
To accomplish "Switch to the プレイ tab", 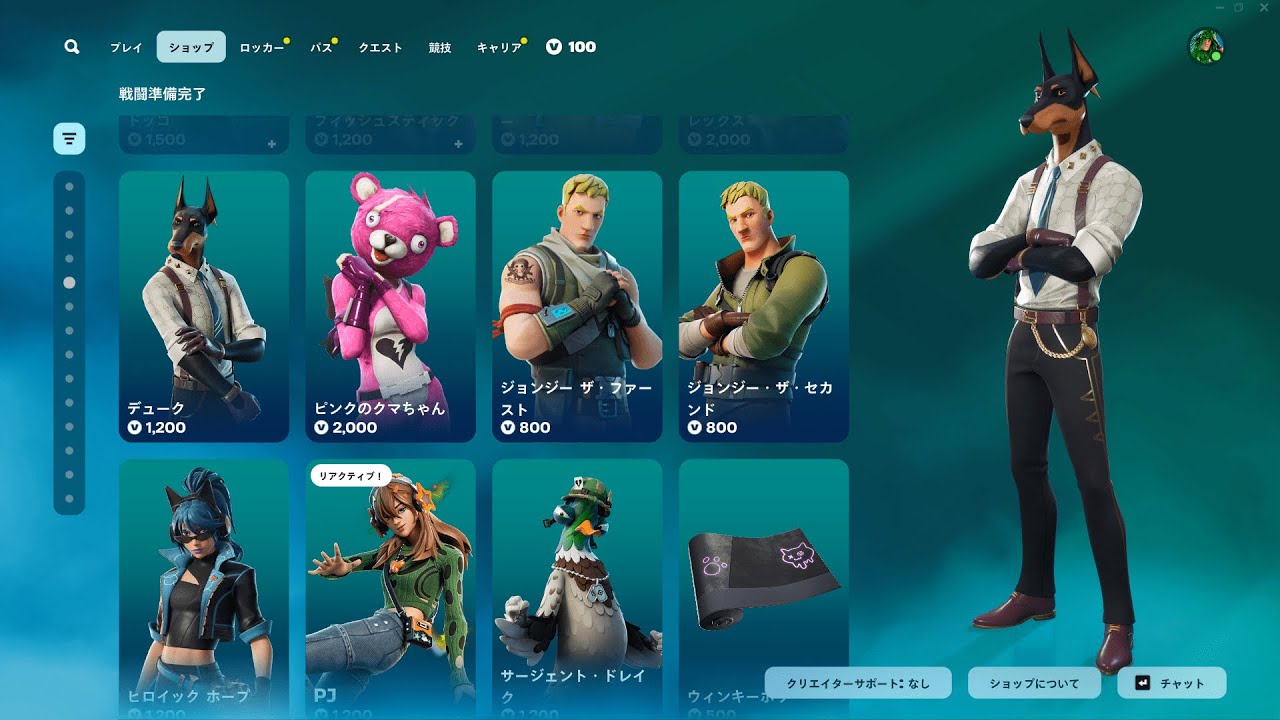I will point(126,47).
